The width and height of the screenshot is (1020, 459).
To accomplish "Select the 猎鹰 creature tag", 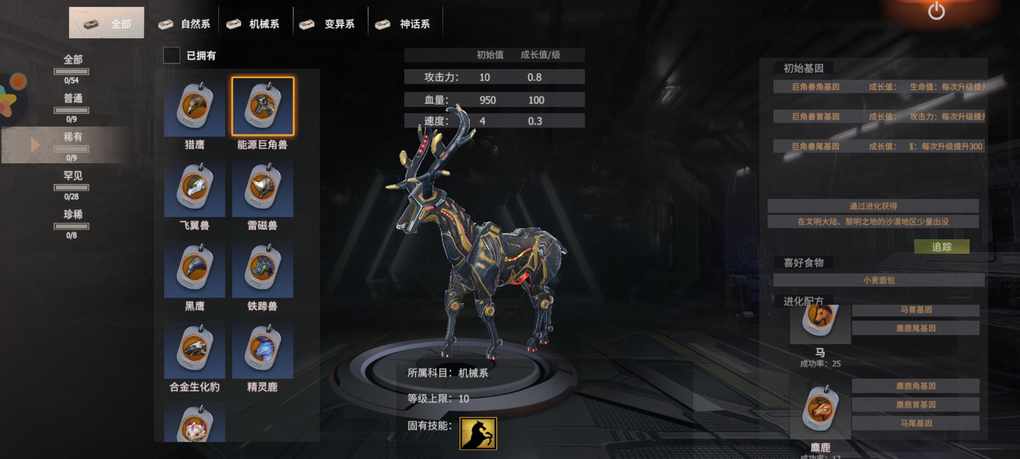I will point(195,106).
